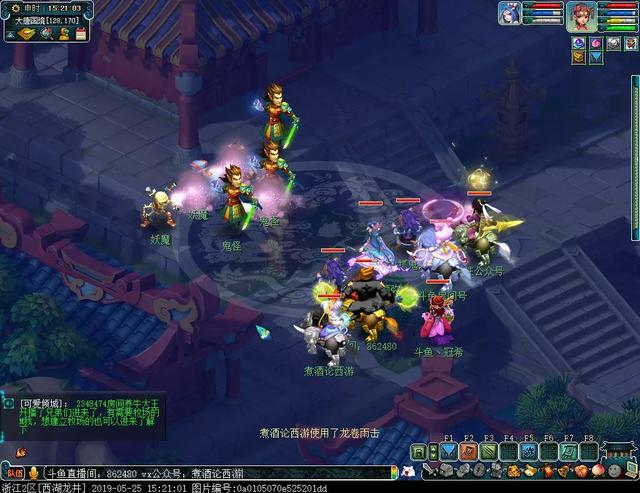Select the purple orb buff icon
Screen dimensions: 640x493
[579, 43]
